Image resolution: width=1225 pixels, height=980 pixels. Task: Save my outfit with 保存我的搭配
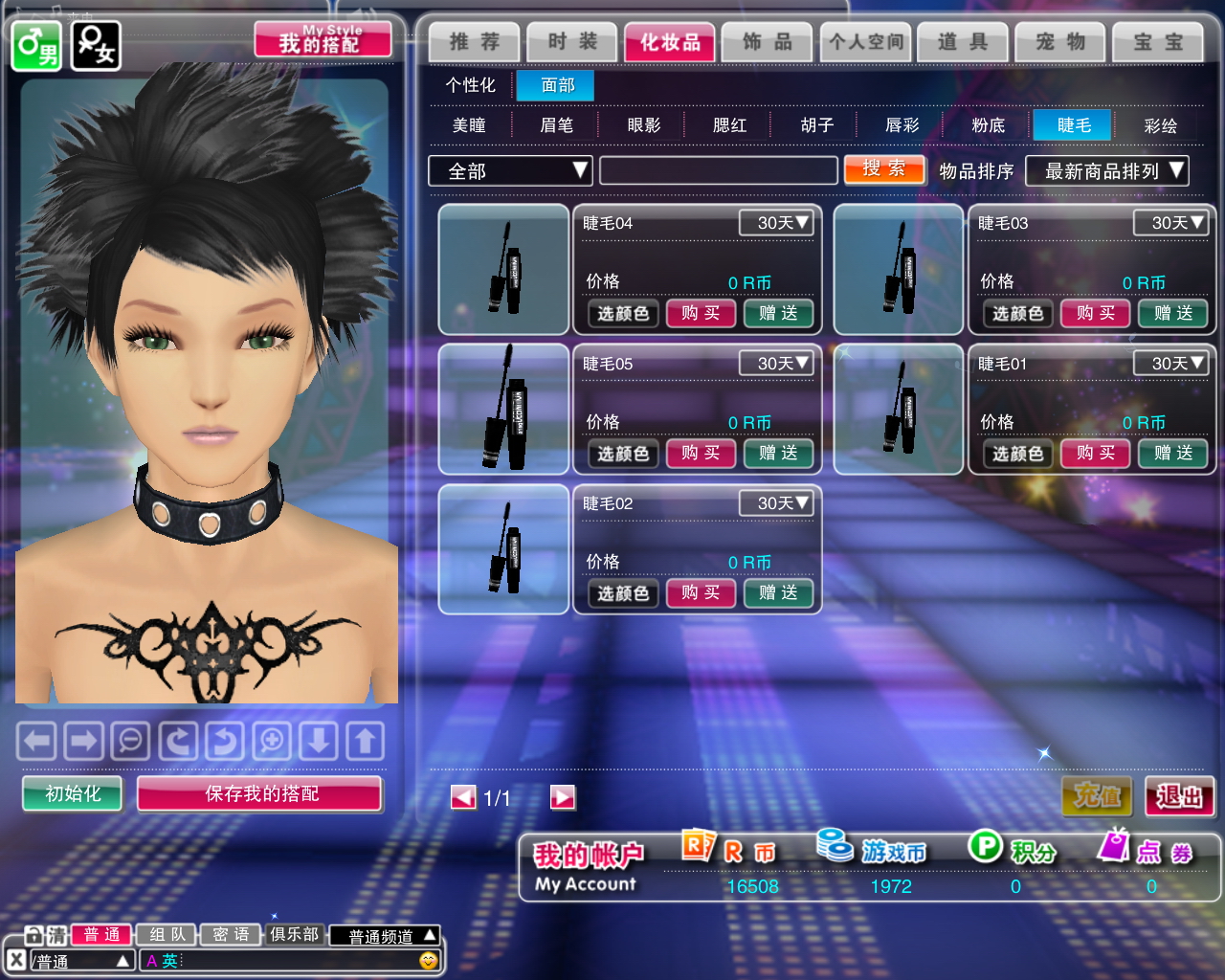(260, 793)
